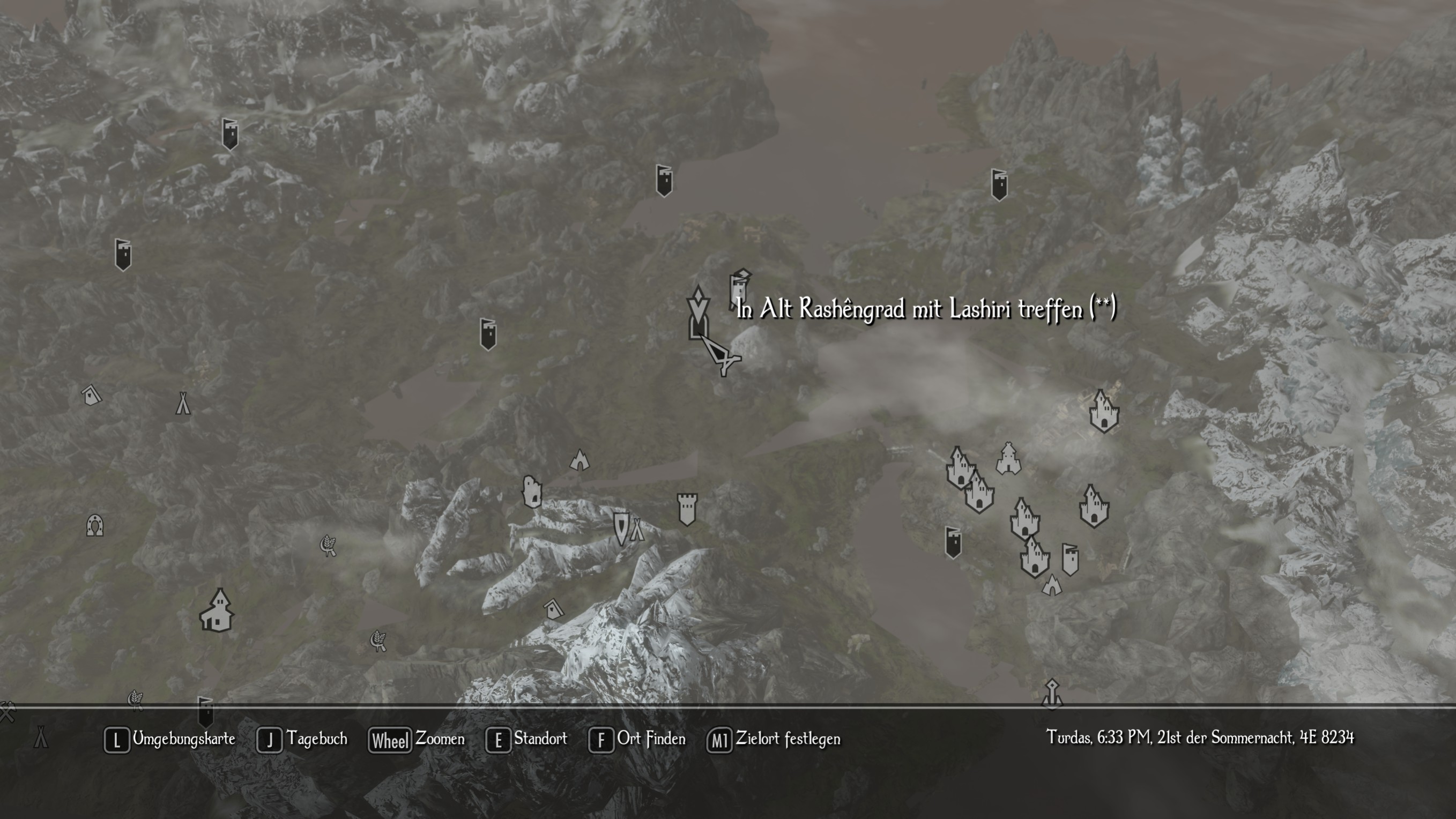The width and height of the screenshot is (1456, 819).
Task: Choose the ruined tower map marker
Action: click(531, 491)
